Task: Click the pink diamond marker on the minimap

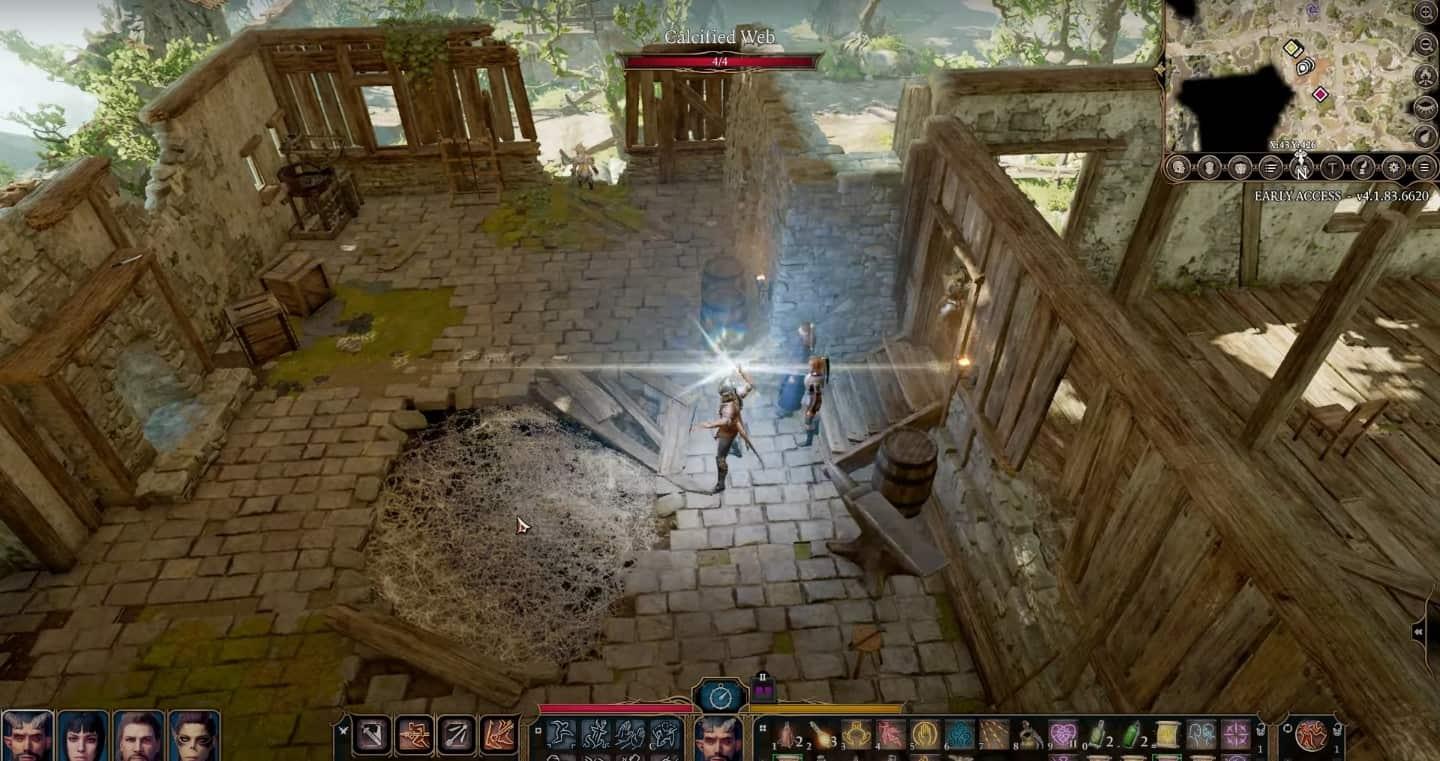Action: pyautogui.click(x=1320, y=94)
